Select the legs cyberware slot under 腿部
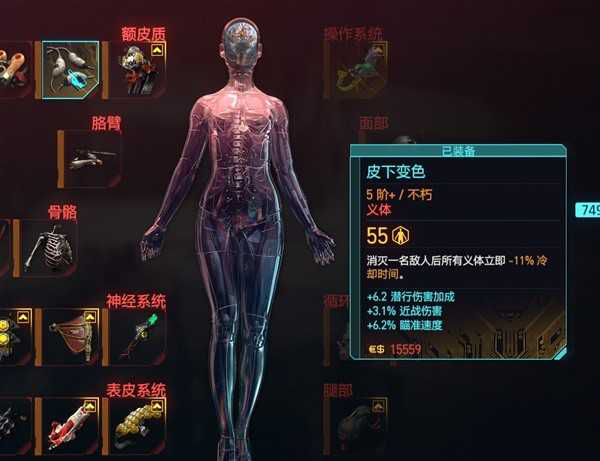Viewport: 600px width, 461px height. click(x=360, y=425)
